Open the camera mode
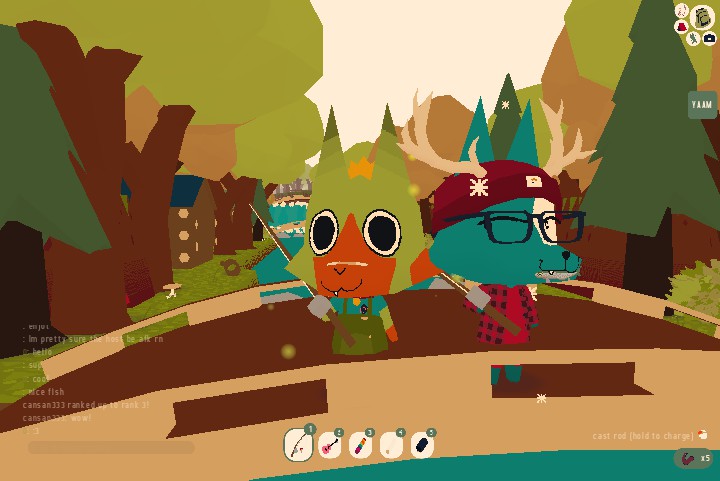This screenshot has width=720, height=481. (709, 39)
